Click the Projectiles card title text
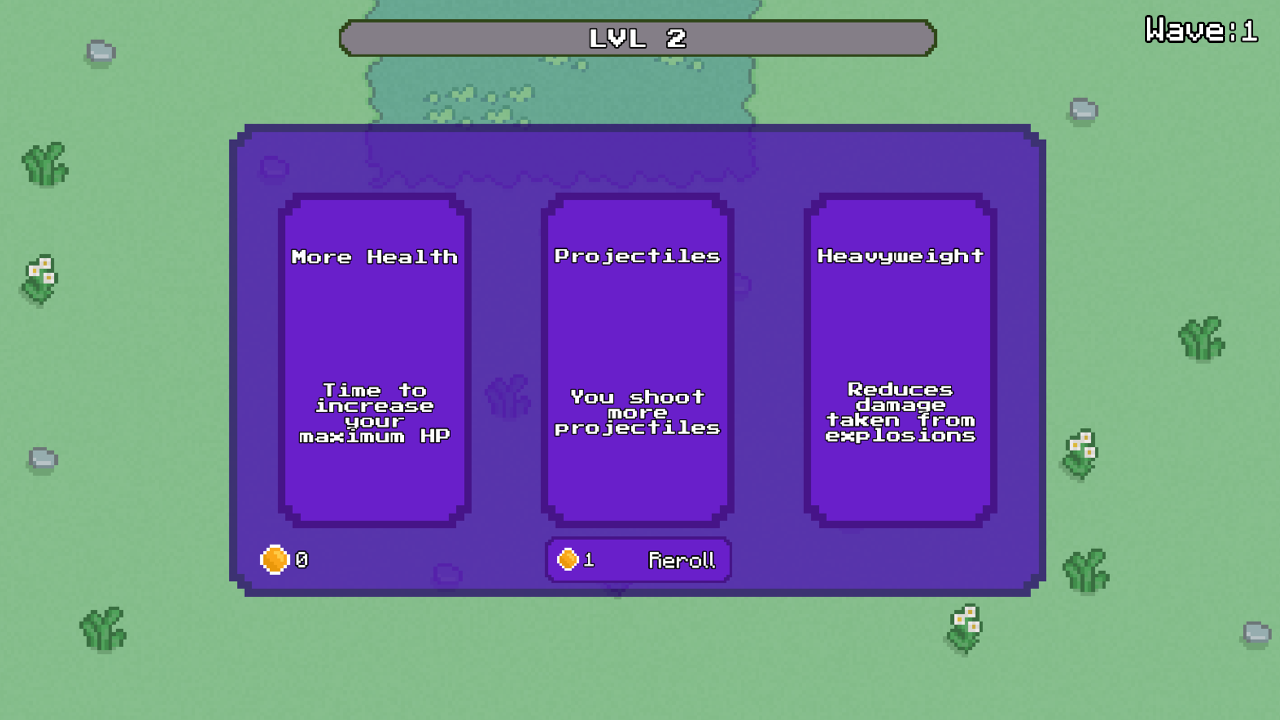Image resolution: width=1280 pixels, height=720 pixels. click(637, 255)
